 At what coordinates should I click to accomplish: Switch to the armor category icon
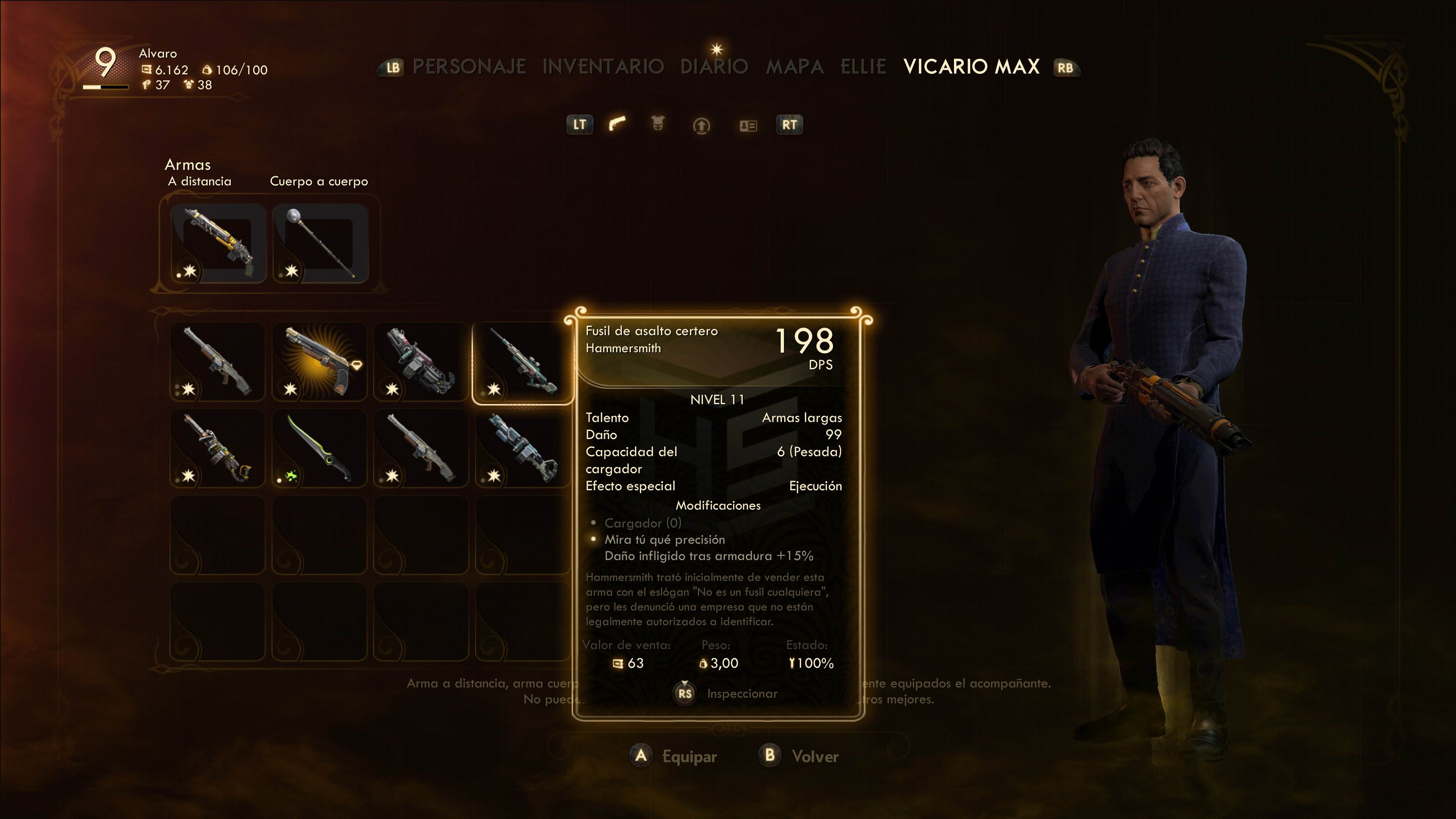[658, 124]
